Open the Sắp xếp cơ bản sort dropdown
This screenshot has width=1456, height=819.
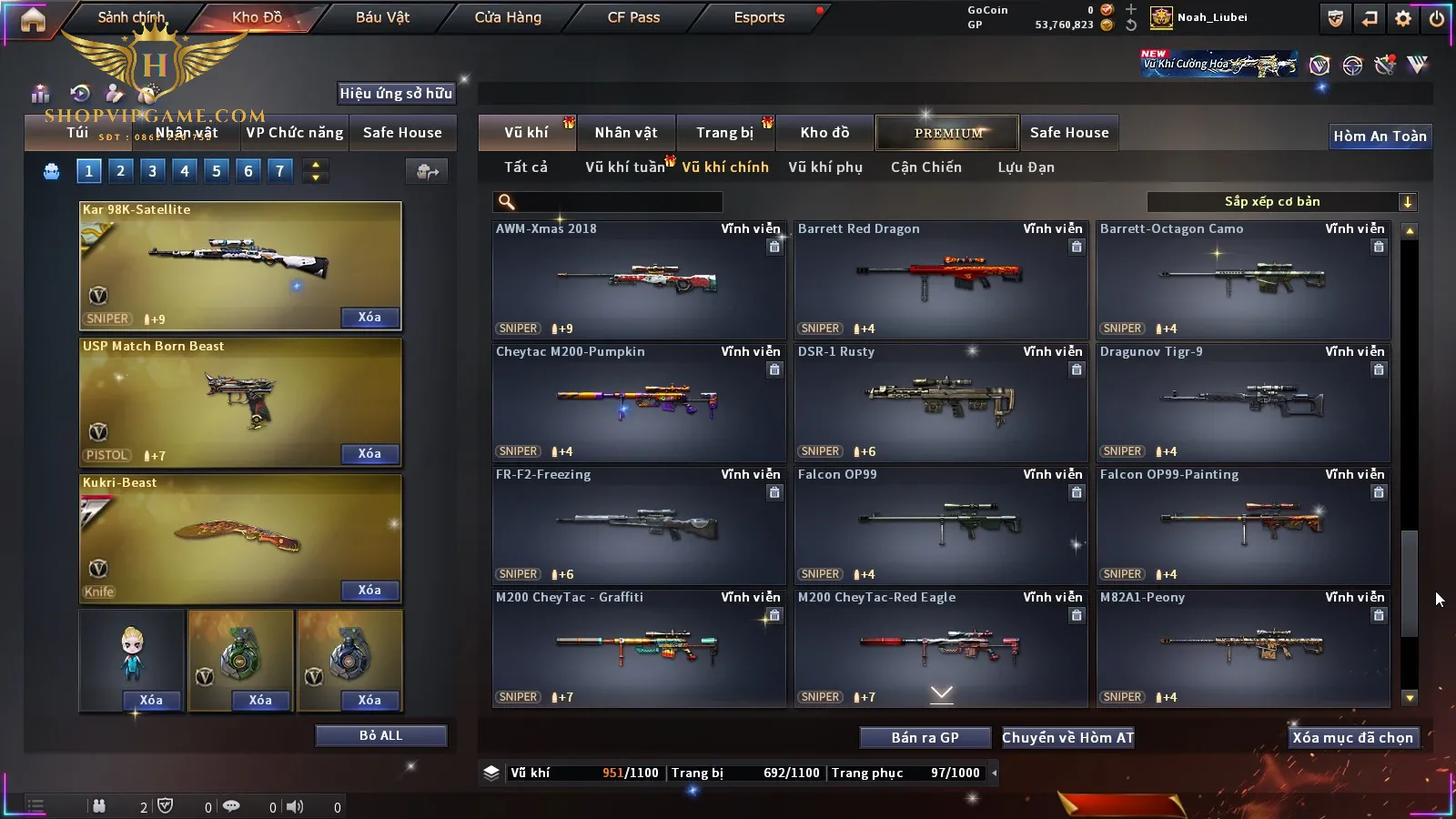point(1281,202)
